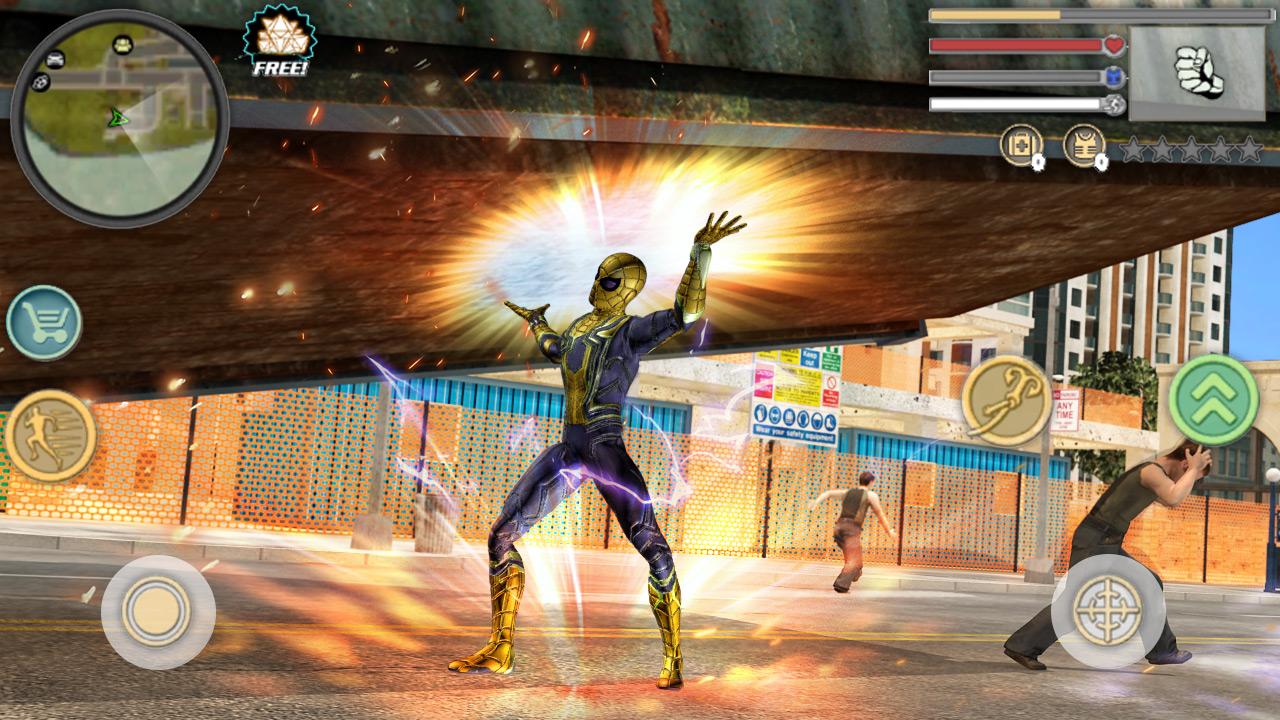
Task: Activate the sprint running button
Action: 50,435
